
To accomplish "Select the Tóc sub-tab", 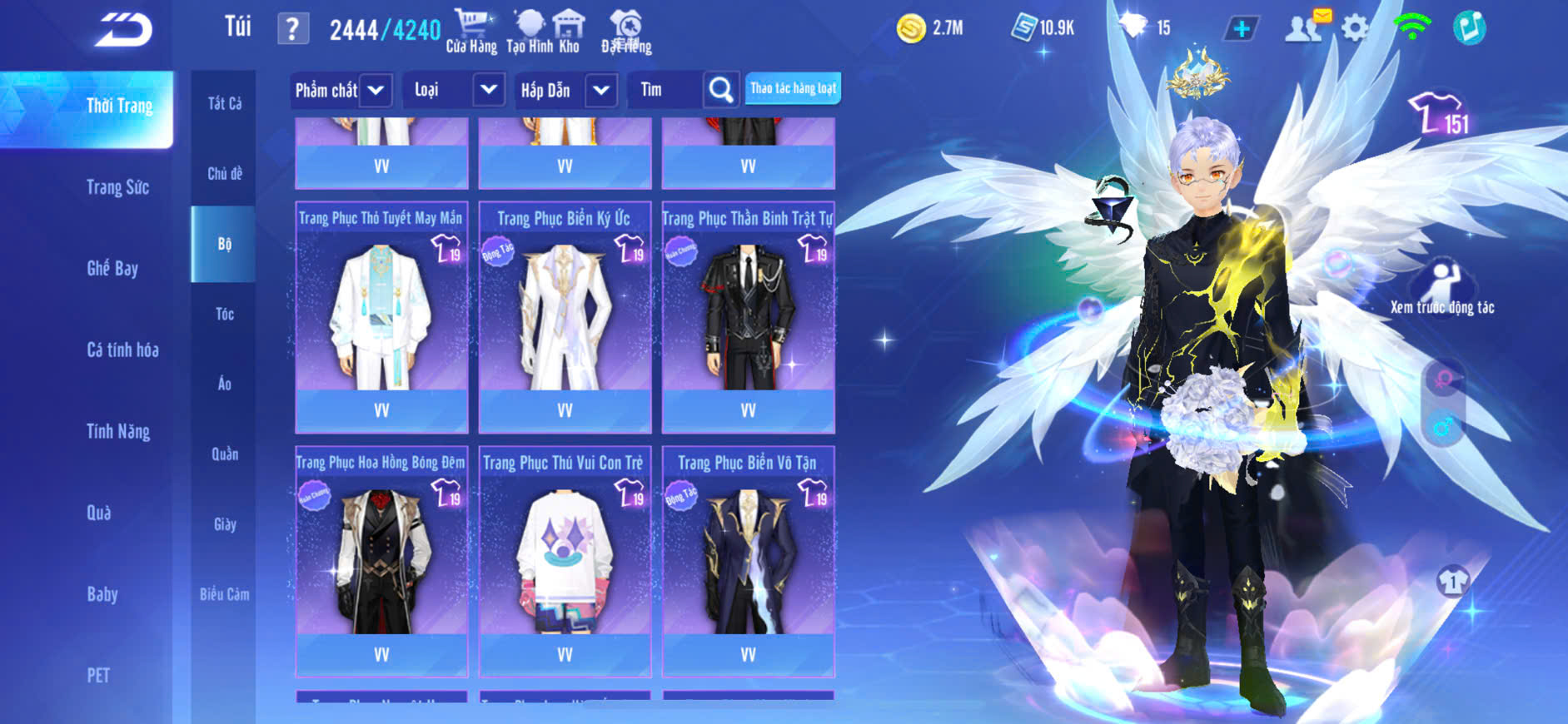I will pyautogui.click(x=224, y=314).
